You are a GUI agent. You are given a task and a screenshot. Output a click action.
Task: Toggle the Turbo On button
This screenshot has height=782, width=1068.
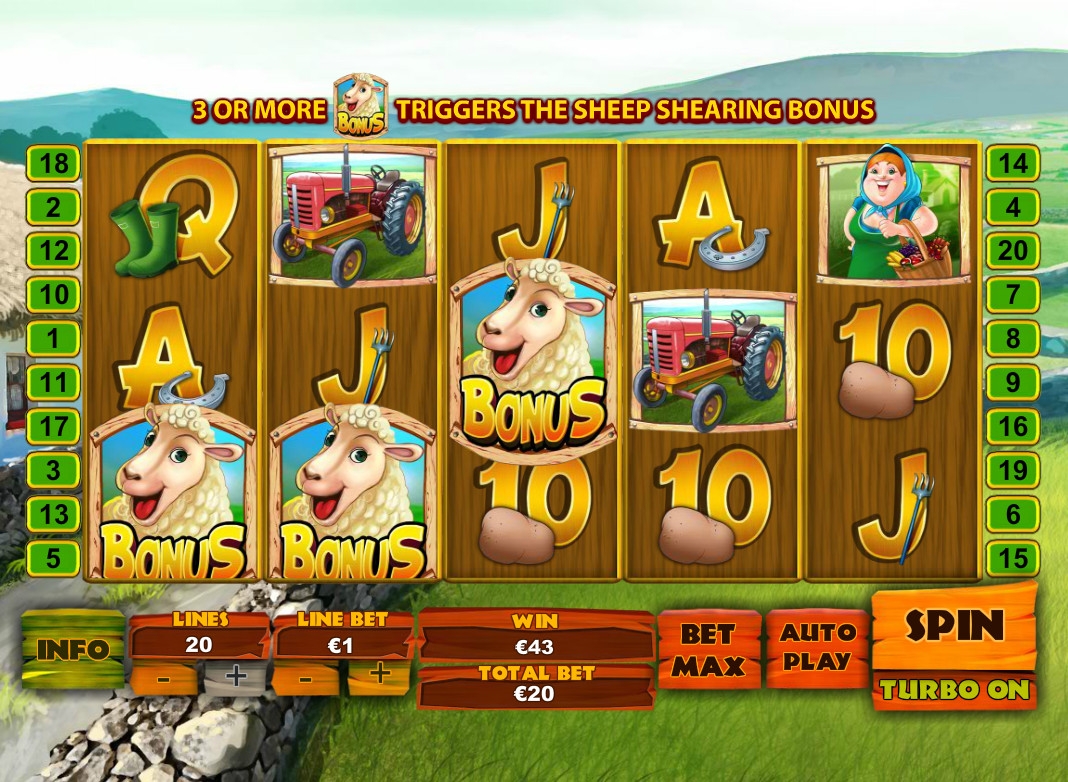(x=954, y=690)
